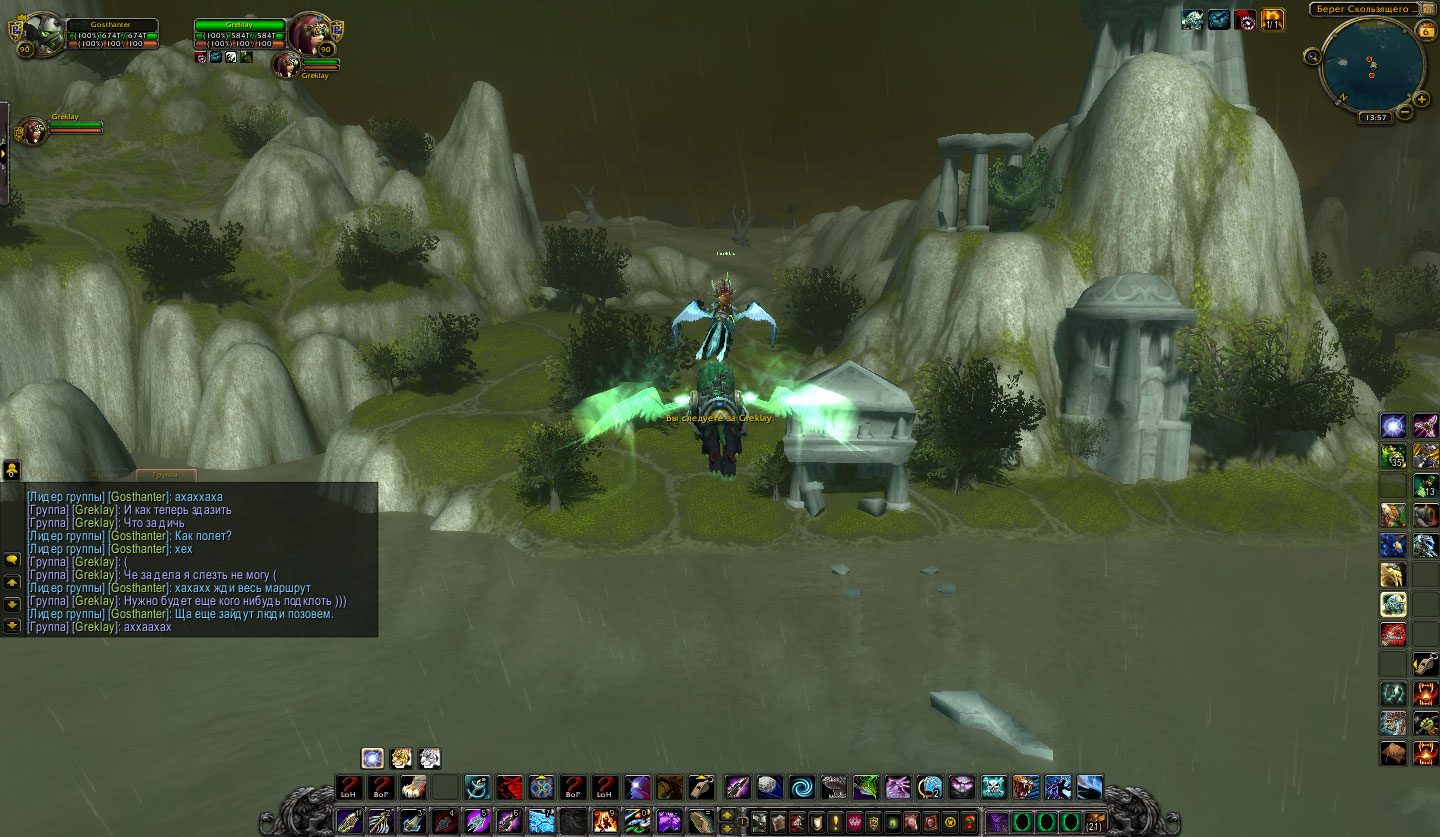The height and width of the screenshot is (837, 1440).
Task: Select the Greklay party member frame
Action: coord(32,130)
